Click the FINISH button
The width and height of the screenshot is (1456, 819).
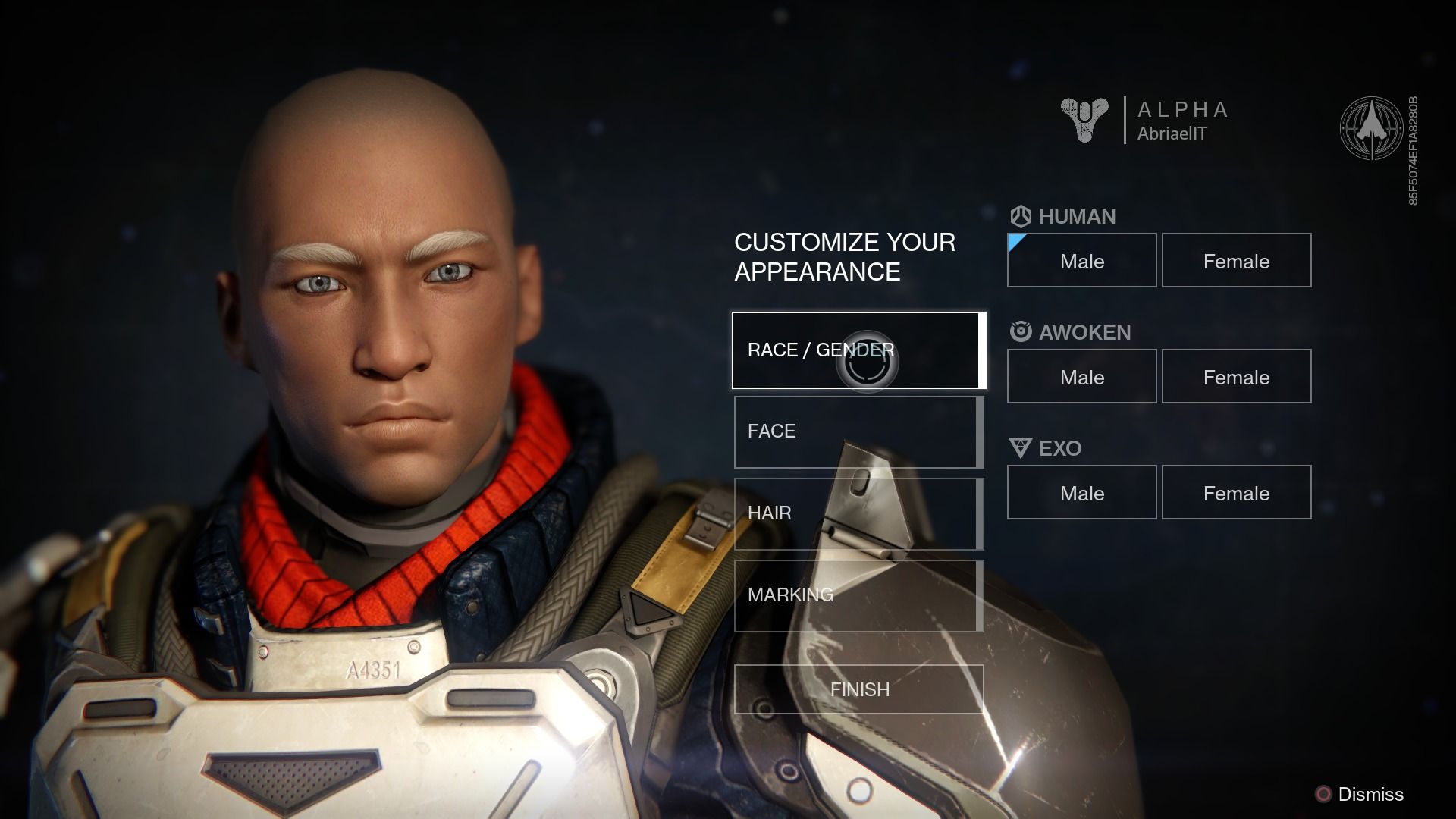coord(859,689)
